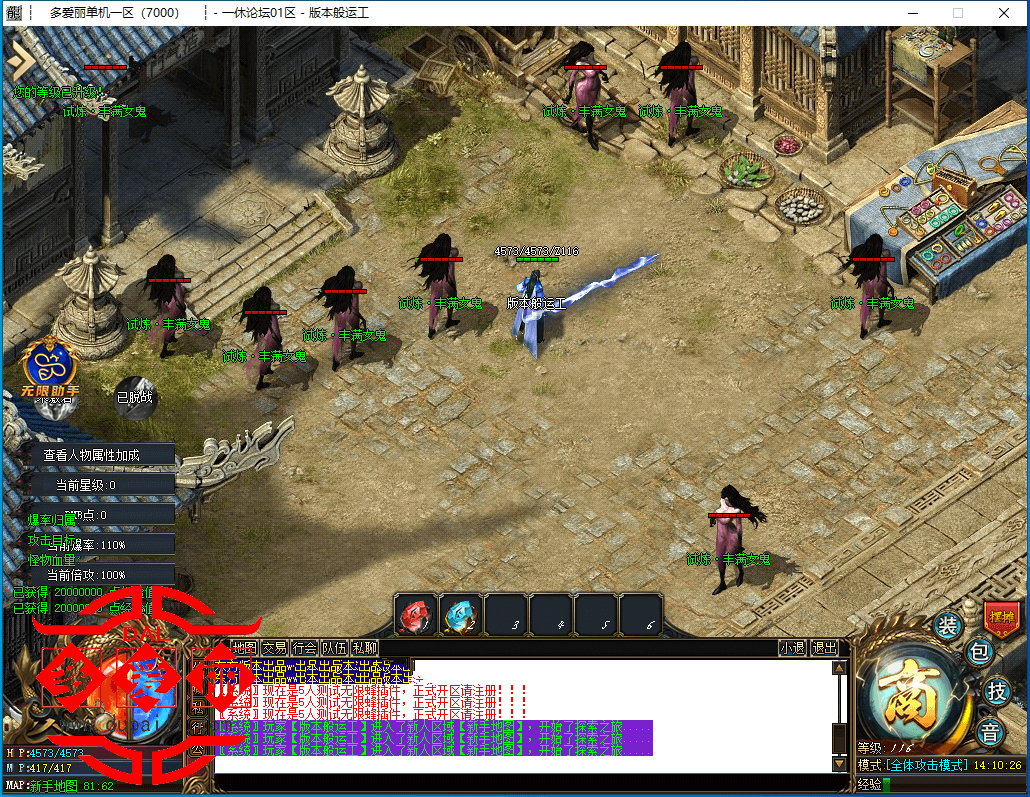Switch to the 行会 chat tab
The height and width of the screenshot is (797, 1030).
point(304,648)
